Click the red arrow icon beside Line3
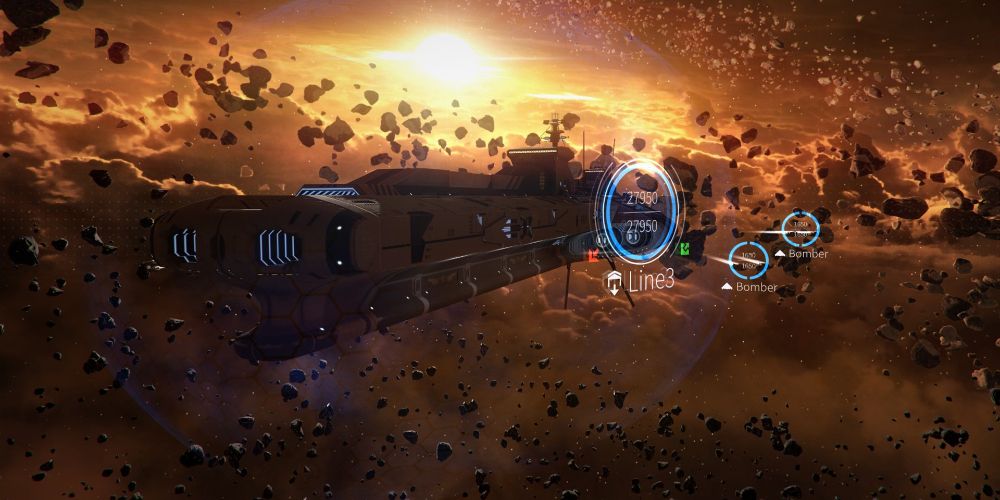The height and width of the screenshot is (500, 1000). (x=593, y=256)
